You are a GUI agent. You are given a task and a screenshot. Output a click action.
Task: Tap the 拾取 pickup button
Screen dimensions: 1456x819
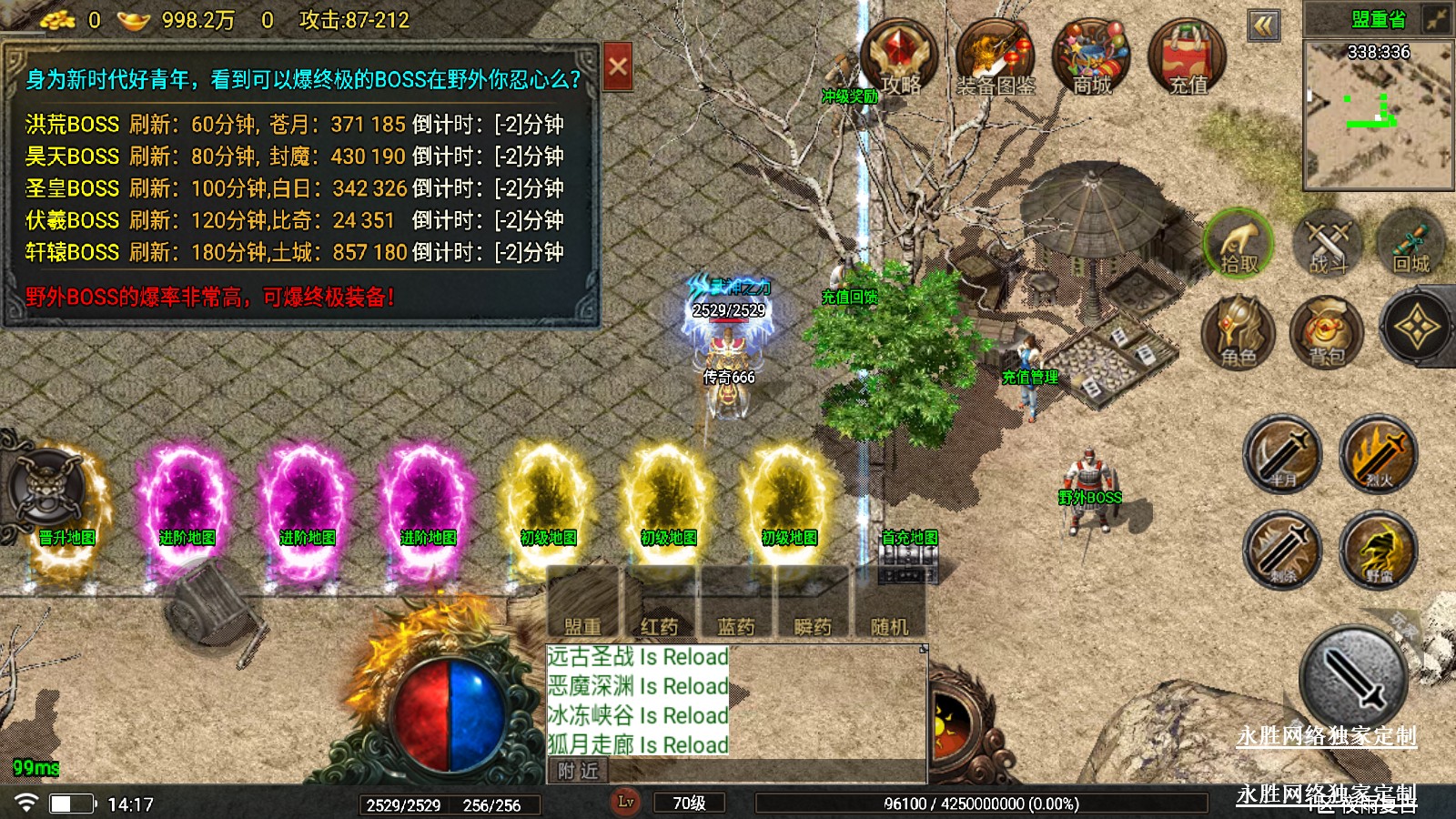coord(1238,244)
